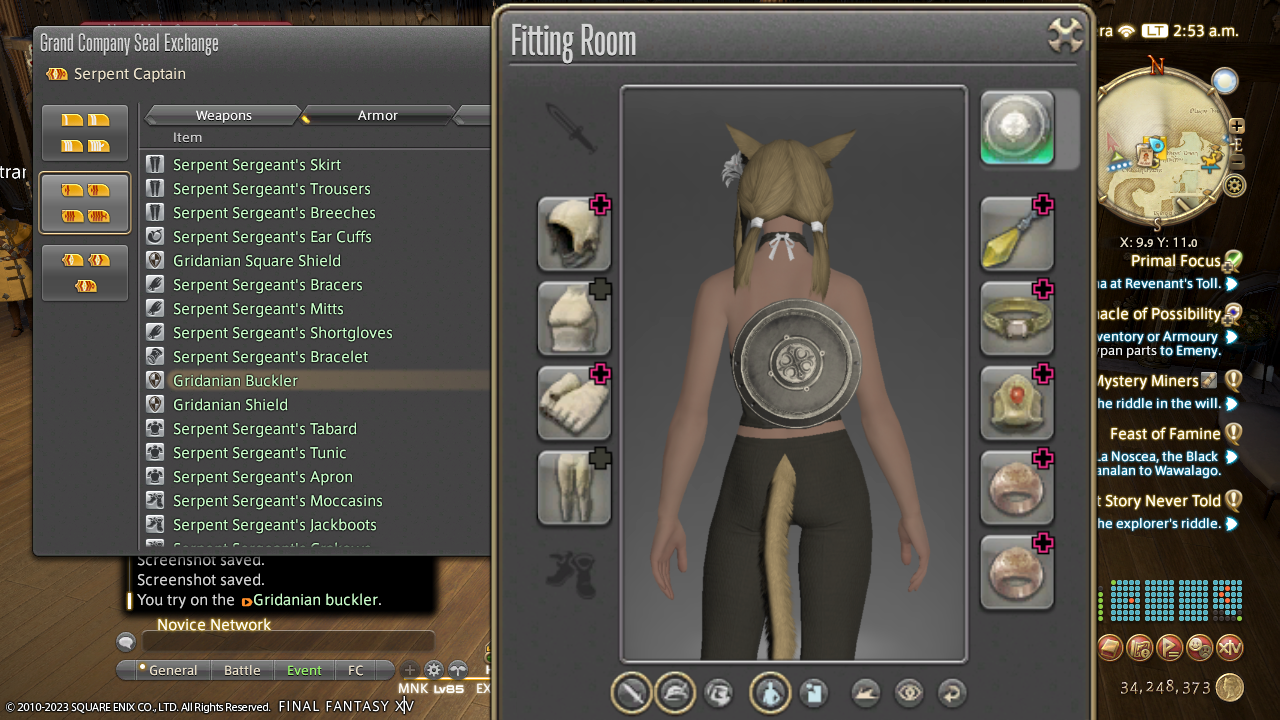
Task: Choose the yellow crystal earring slot
Action: 1017,233
